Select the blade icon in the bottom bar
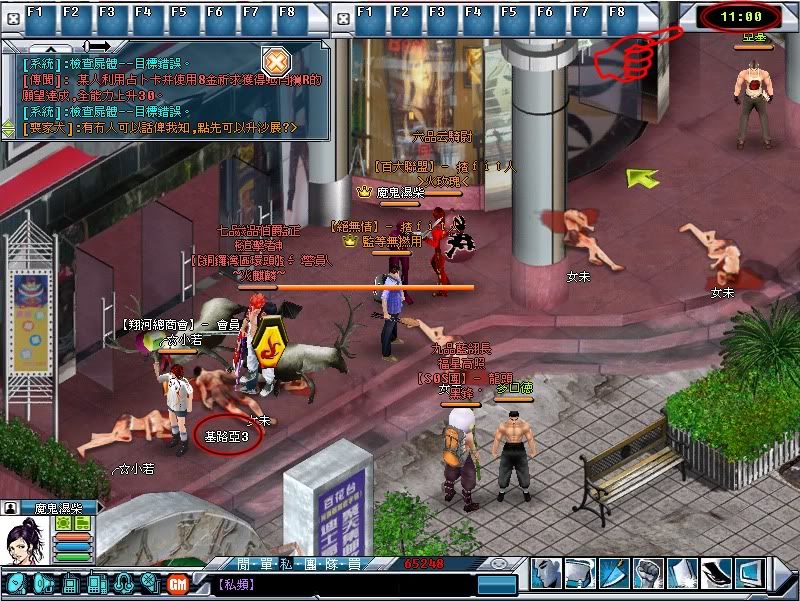Image resolution: width=800 pixels, height=601 pixels. 614,573
